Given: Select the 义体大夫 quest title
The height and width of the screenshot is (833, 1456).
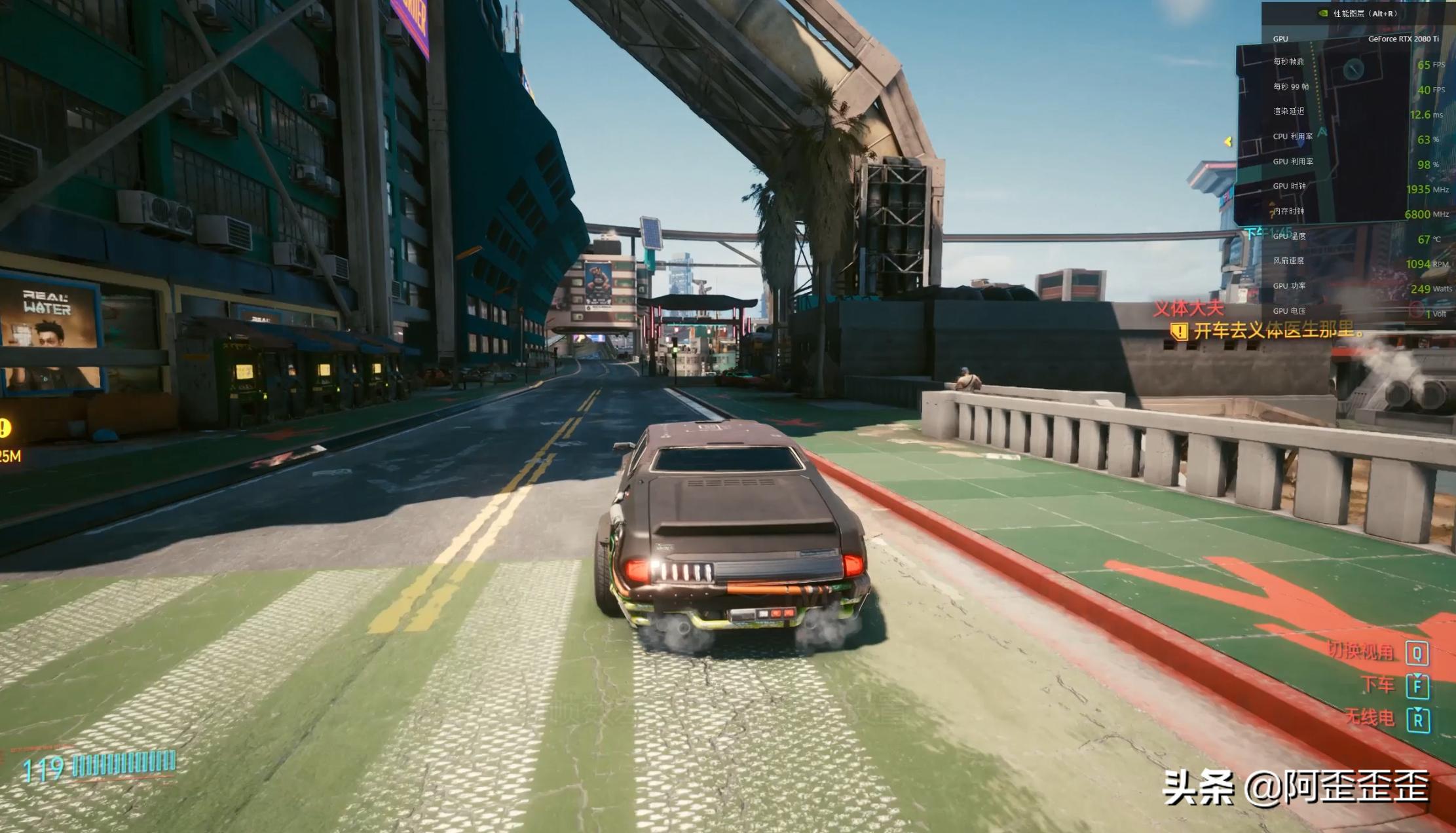Looking at the screenshot, I should [1188, 308].
